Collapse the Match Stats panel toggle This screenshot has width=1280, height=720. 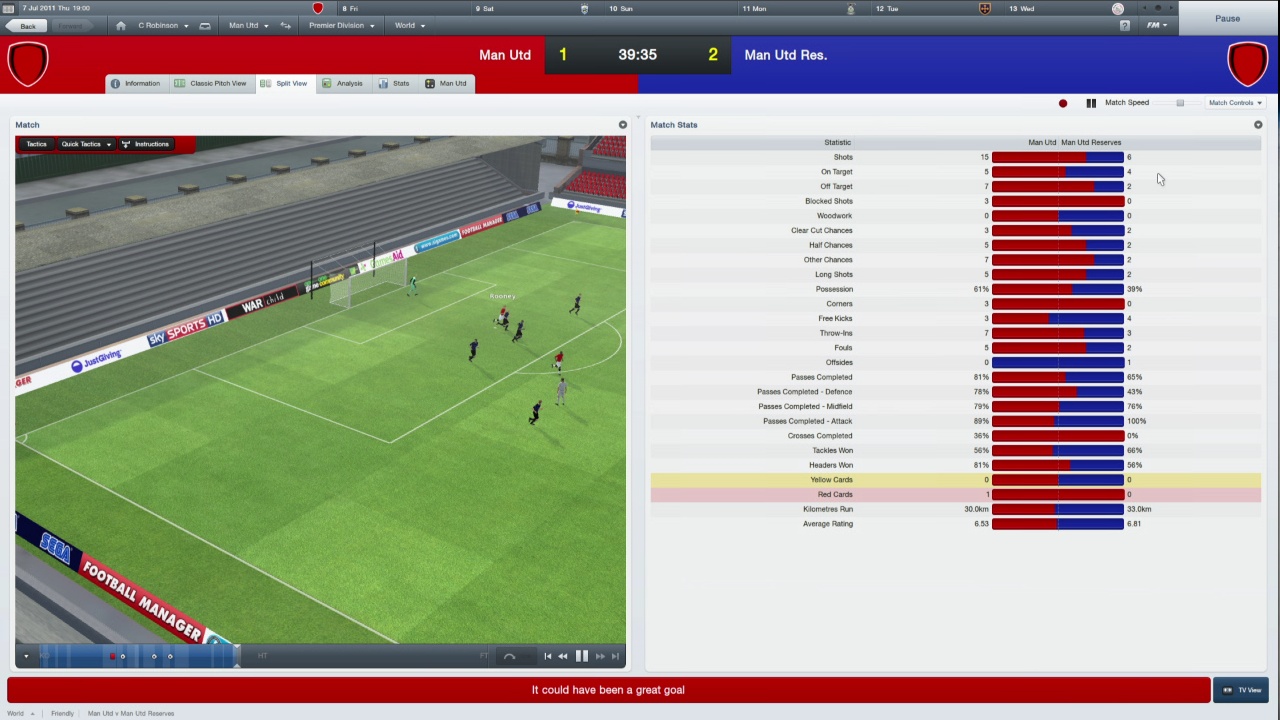click(x=1258, y=124)
